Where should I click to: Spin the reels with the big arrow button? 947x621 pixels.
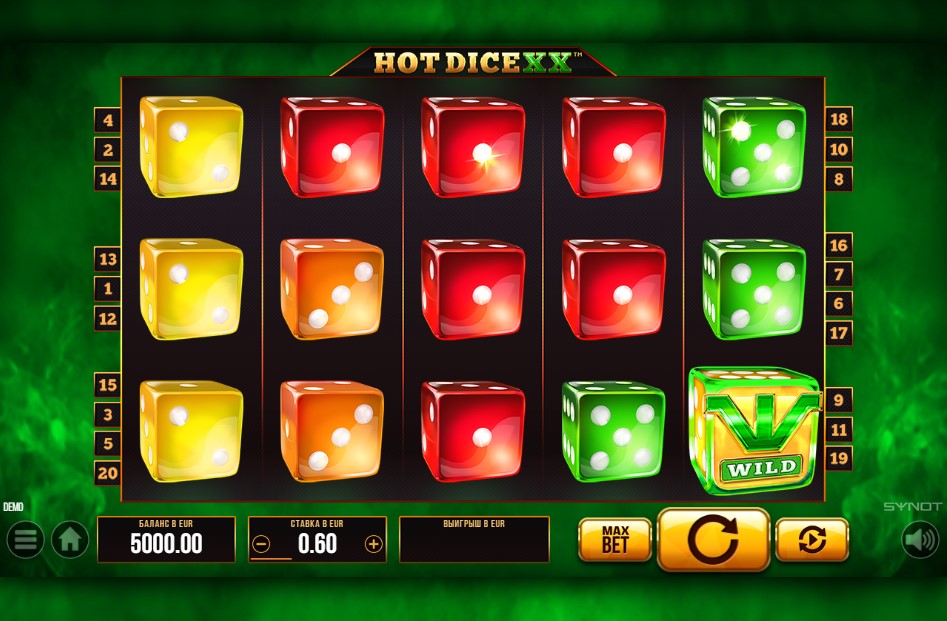(713, 540)
